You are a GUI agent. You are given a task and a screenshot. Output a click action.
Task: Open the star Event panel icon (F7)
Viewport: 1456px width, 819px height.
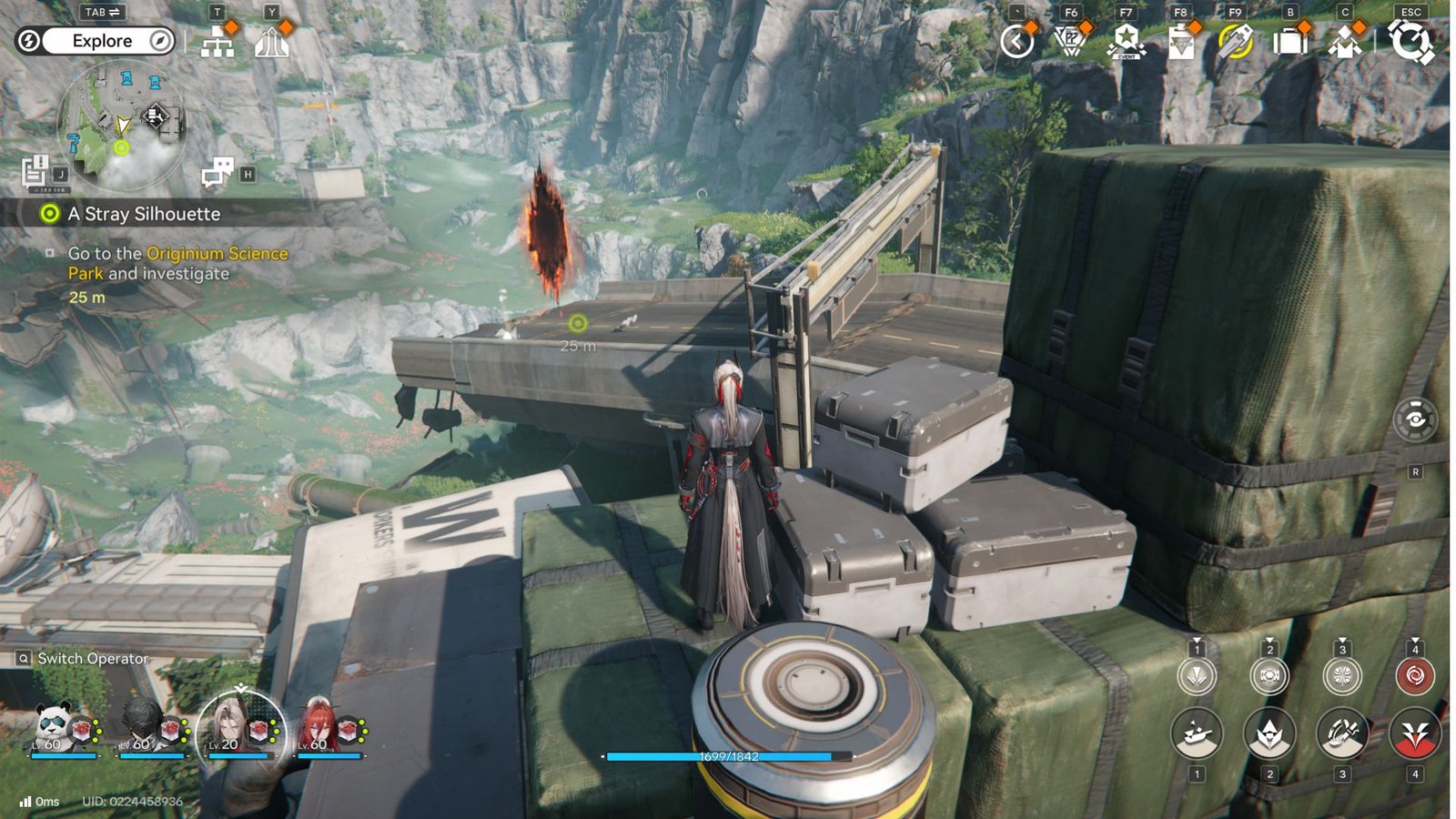pos(1125,41)
